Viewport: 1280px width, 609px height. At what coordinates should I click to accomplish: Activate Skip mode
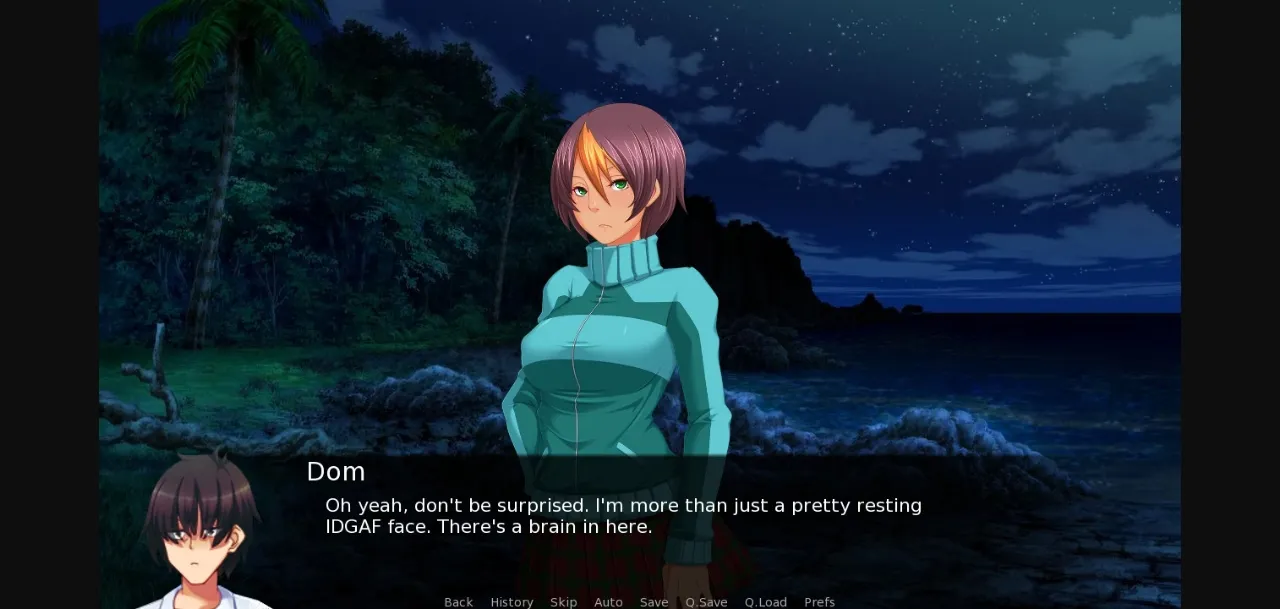[563, 602]
